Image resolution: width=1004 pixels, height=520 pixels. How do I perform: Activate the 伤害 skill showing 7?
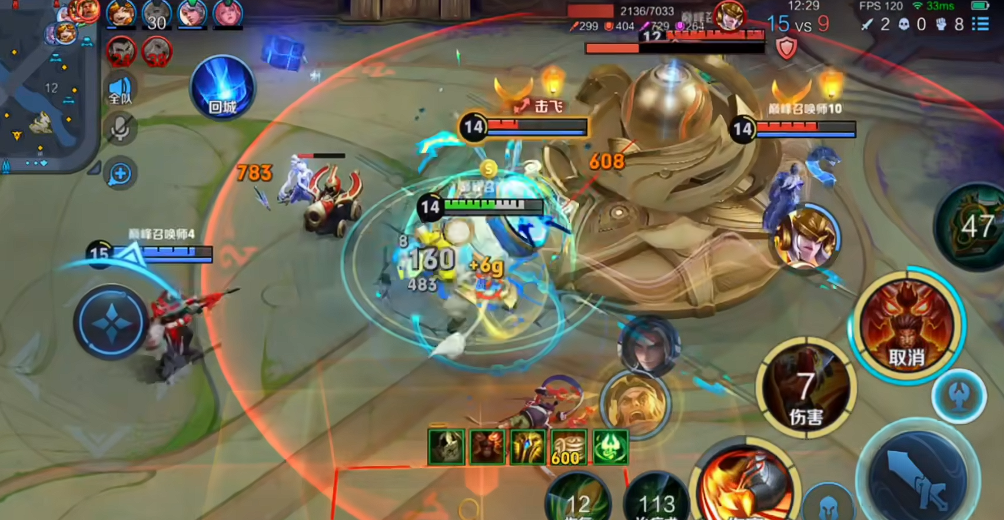pos(806,386)
